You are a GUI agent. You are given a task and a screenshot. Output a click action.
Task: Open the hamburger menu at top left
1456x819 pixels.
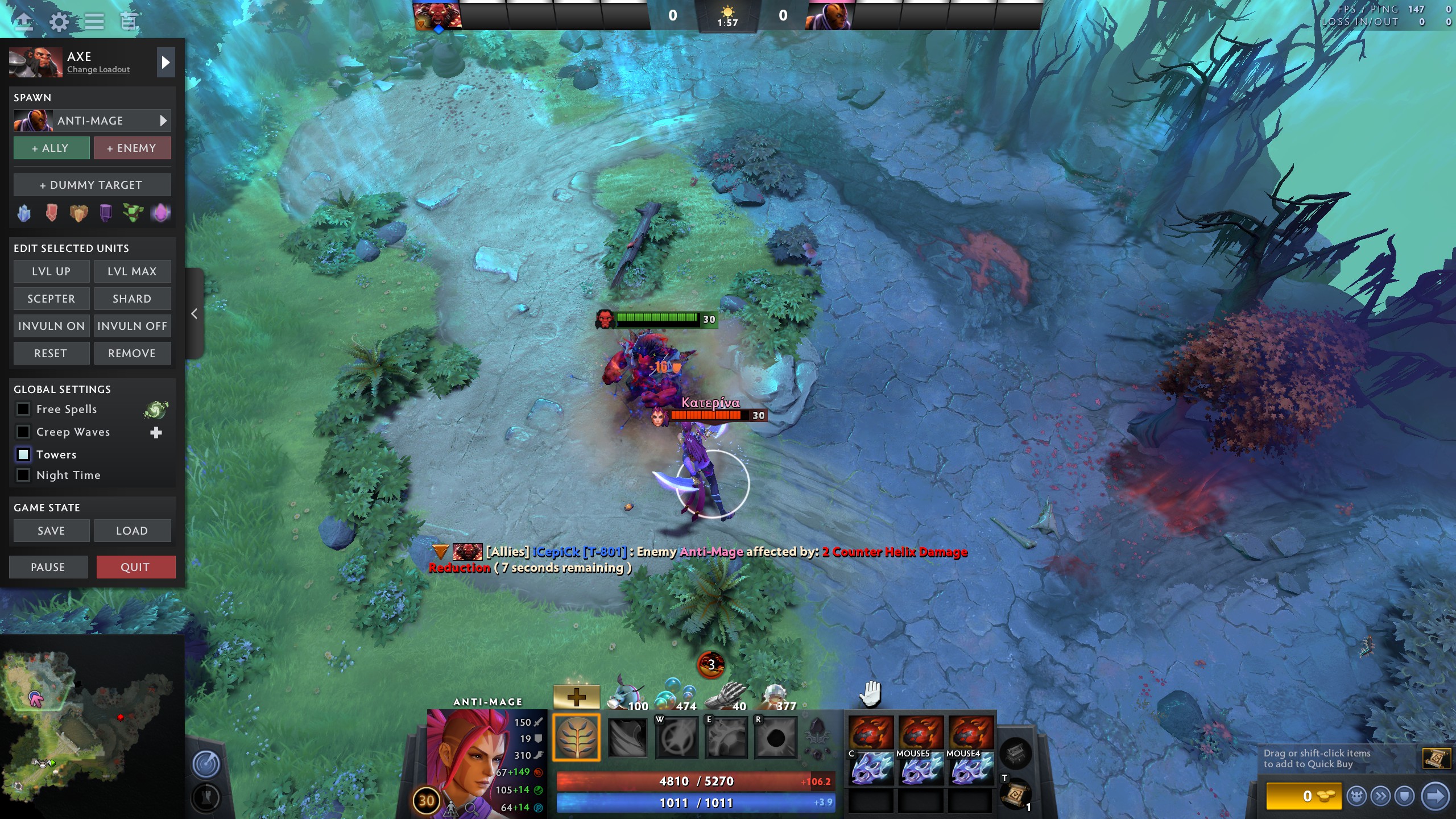point(94,21)
